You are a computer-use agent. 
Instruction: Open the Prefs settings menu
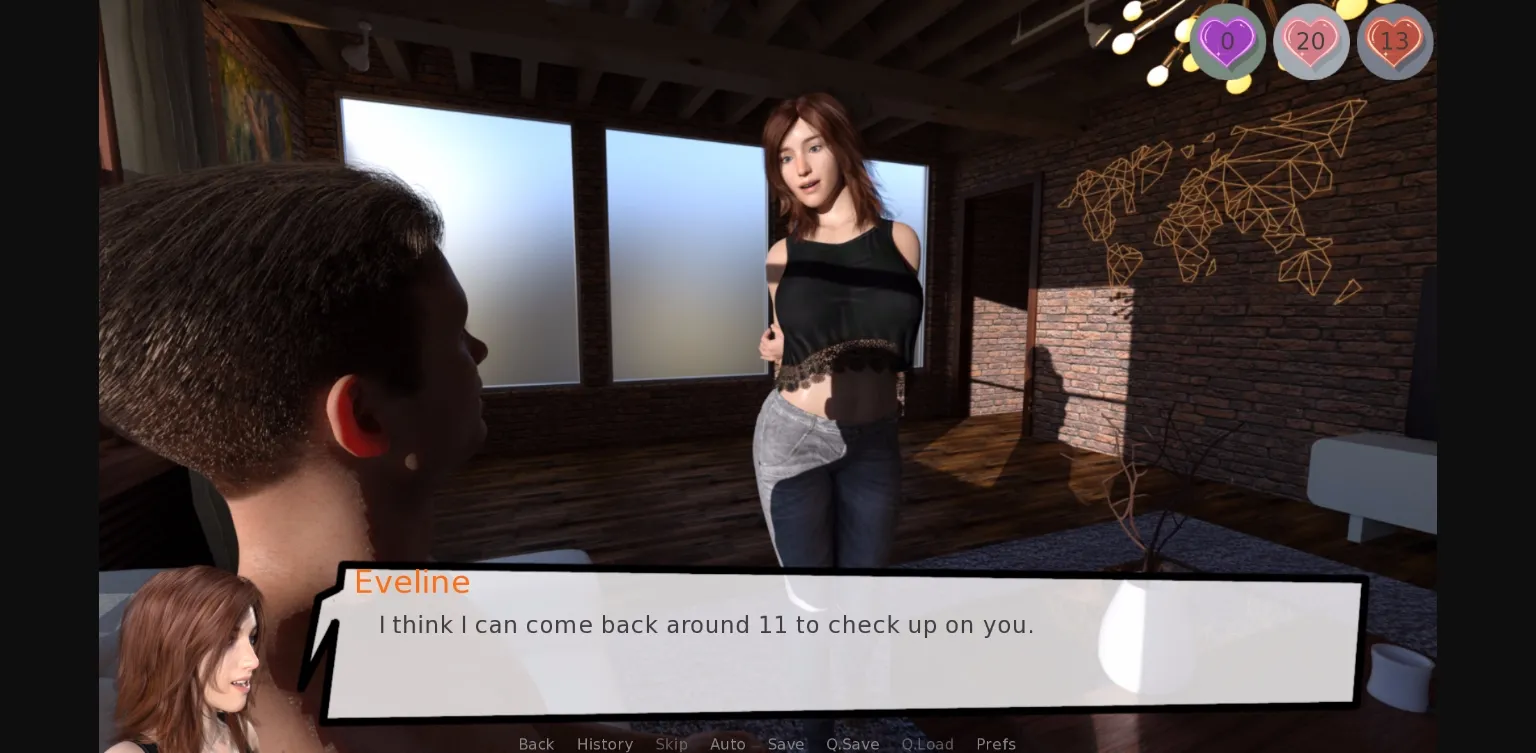click(996, 744)
